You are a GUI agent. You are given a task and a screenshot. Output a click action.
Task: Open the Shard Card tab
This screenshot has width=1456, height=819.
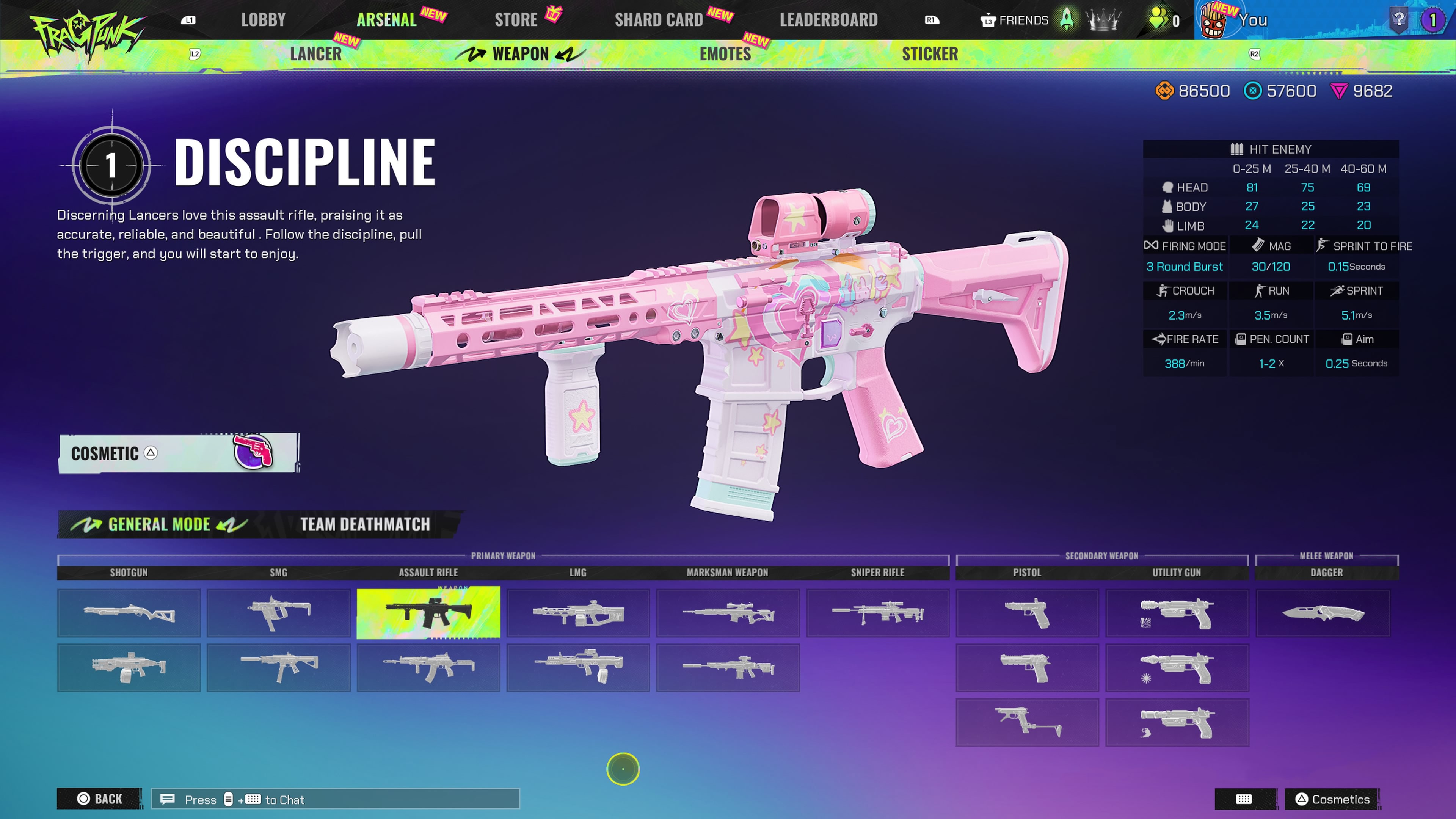[659, 20]
